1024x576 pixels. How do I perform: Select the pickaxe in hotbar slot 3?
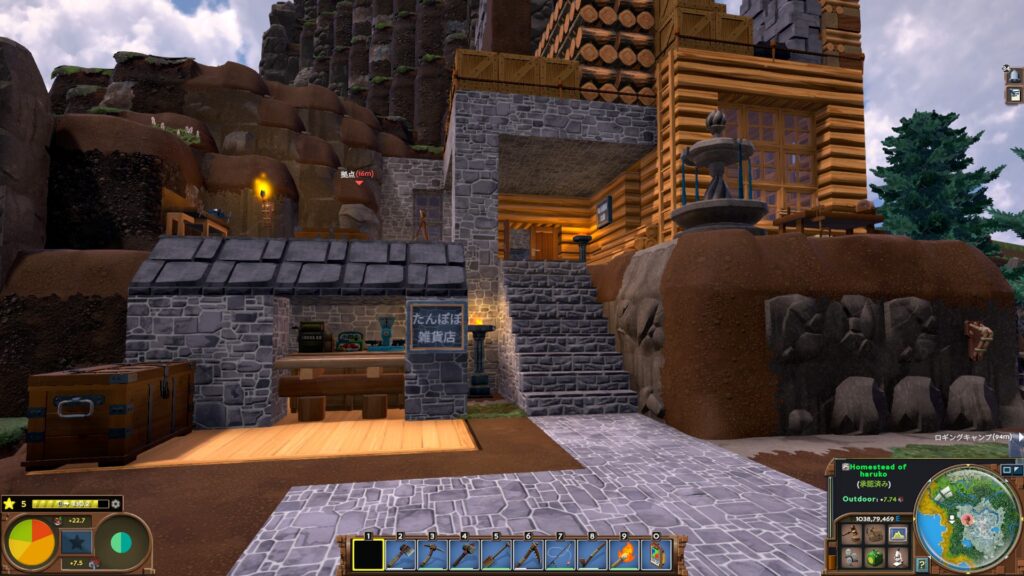tap(432, 553)
